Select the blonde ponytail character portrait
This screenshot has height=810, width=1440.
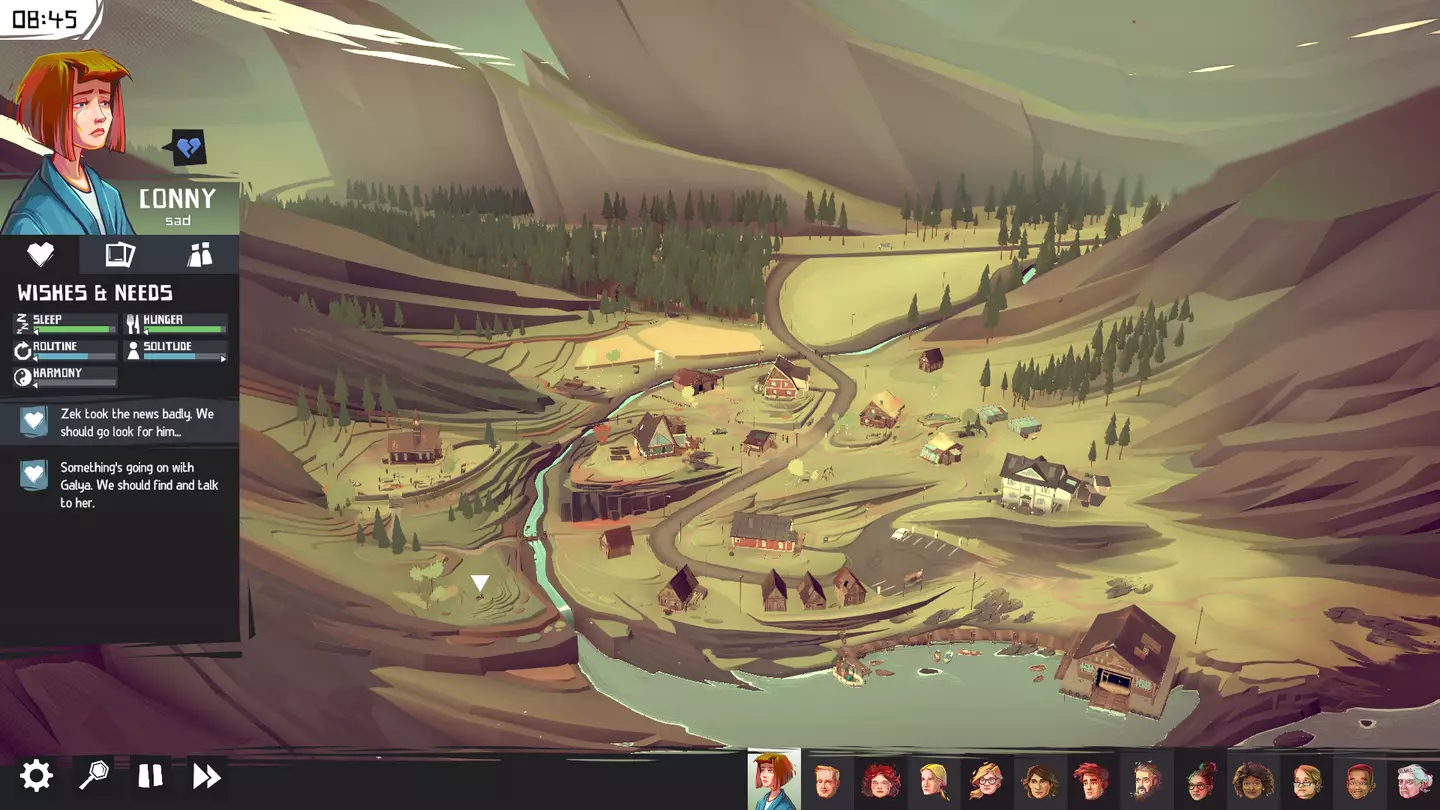(933, 781)
